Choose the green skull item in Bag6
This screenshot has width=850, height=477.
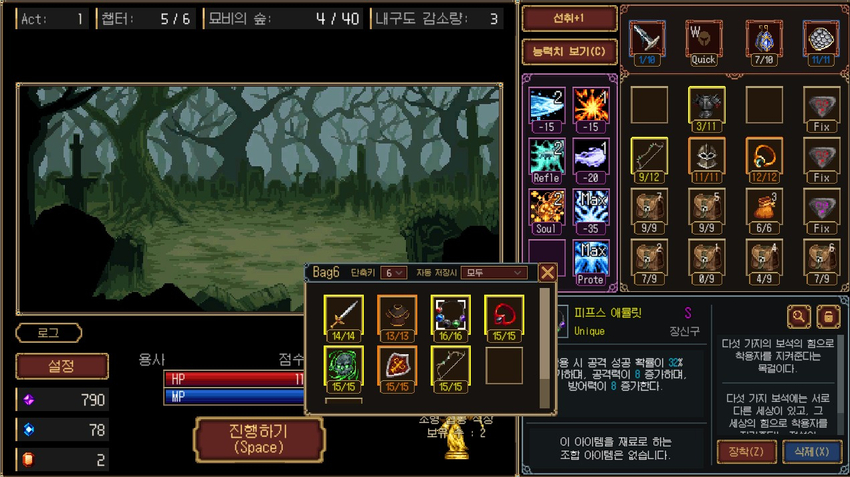(343, 367)
